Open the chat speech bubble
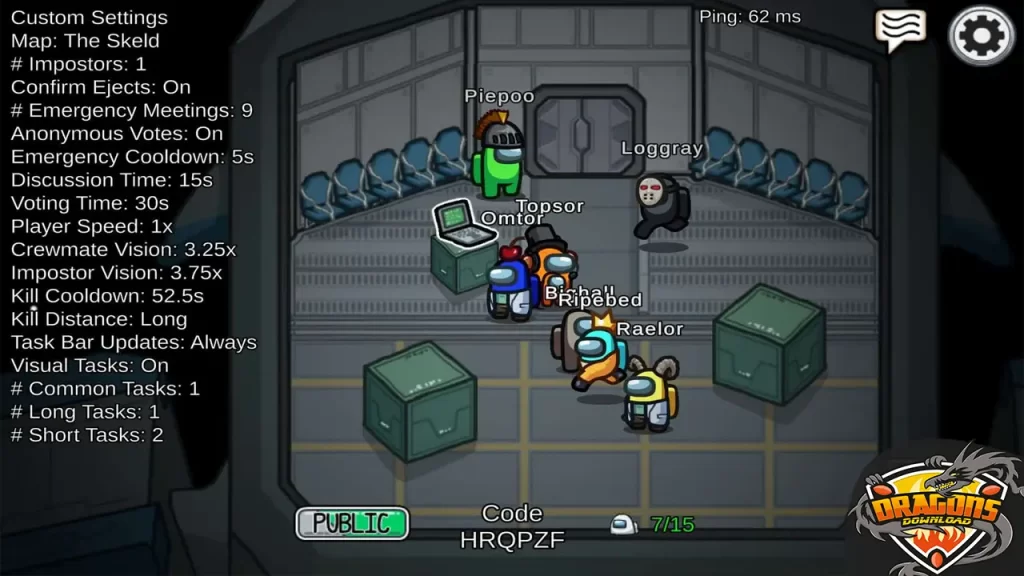This screenshot has width=1024, height=576. (x=900, y=30)
